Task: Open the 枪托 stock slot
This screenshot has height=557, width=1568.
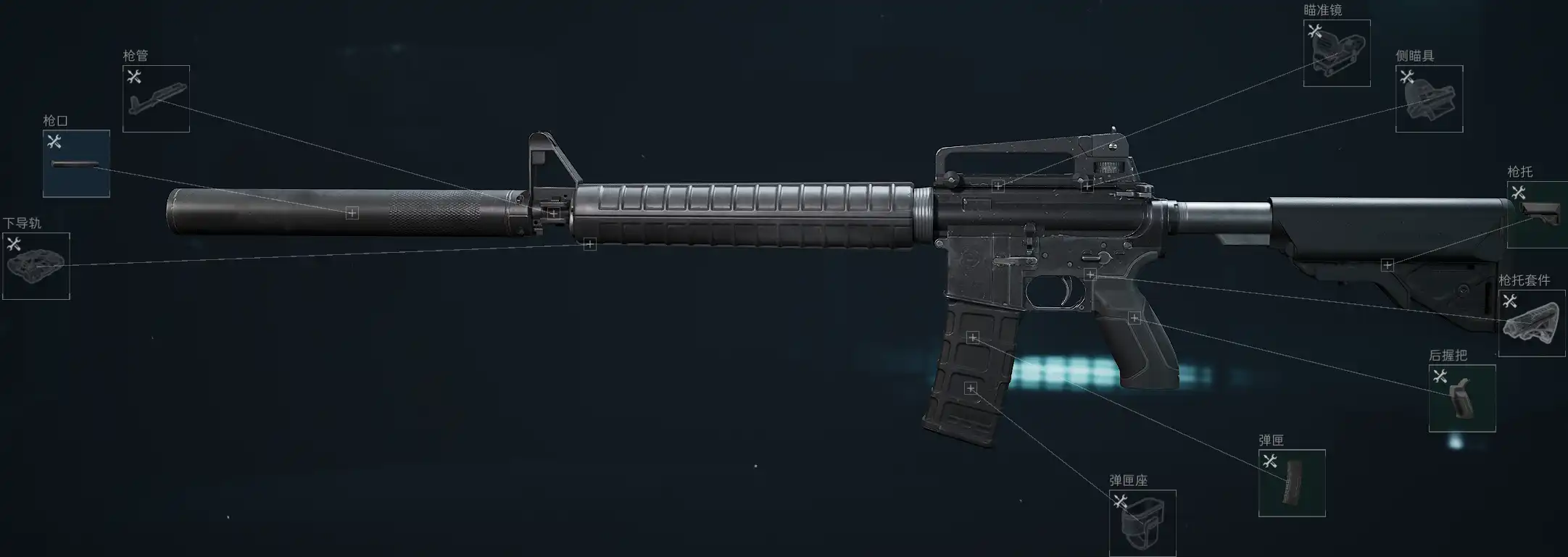Action: pyautogui.click(x=1537, y=214)
